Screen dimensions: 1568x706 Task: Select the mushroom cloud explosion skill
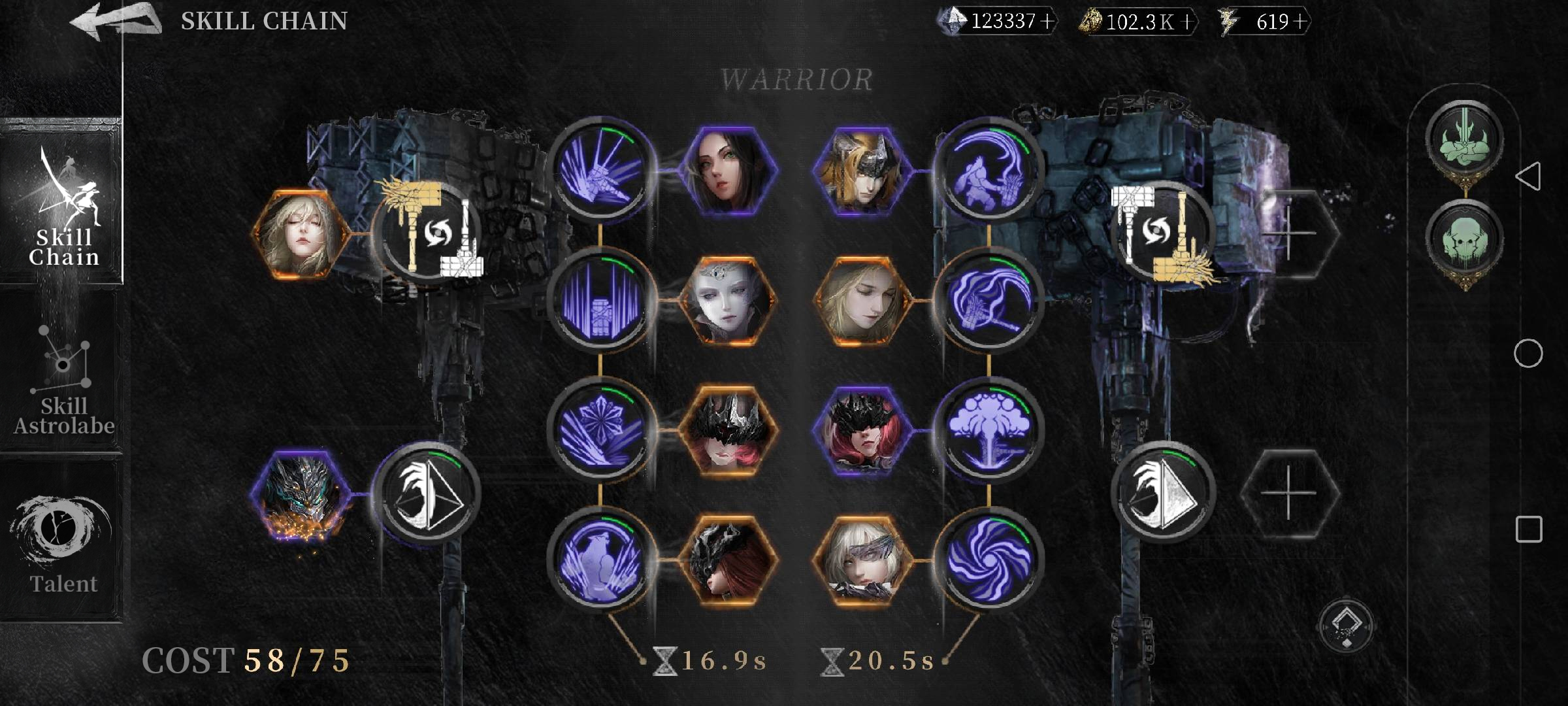coord(988,428)
